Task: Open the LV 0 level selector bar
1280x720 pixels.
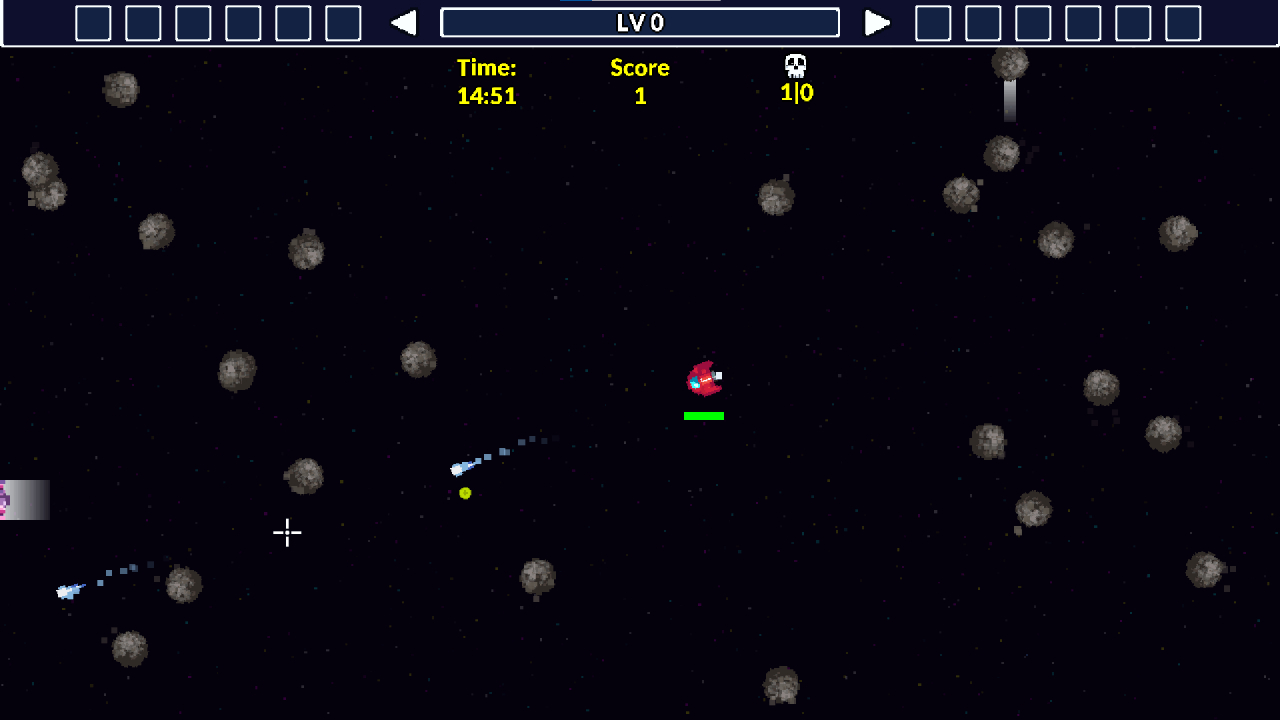Action: point(640,23)
